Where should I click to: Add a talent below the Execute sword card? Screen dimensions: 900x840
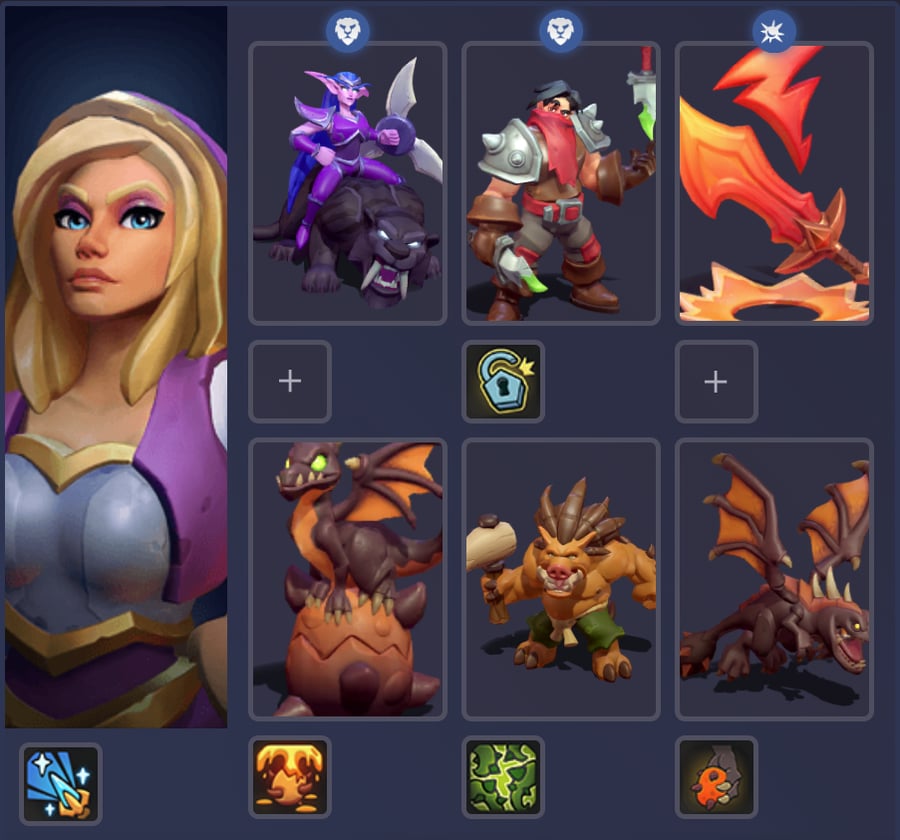(716, 381)
